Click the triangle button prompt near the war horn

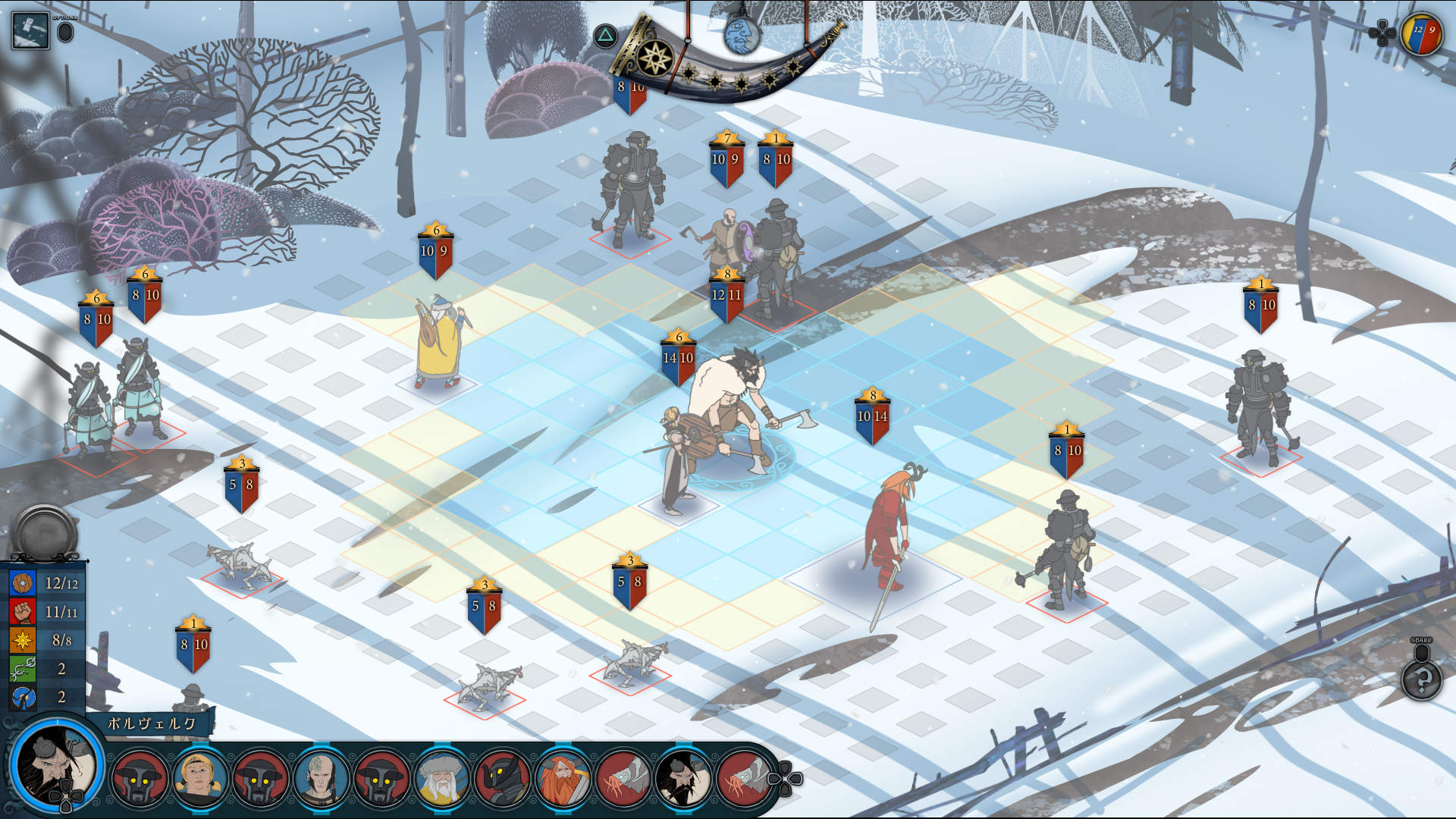click(x=604, y=34)
